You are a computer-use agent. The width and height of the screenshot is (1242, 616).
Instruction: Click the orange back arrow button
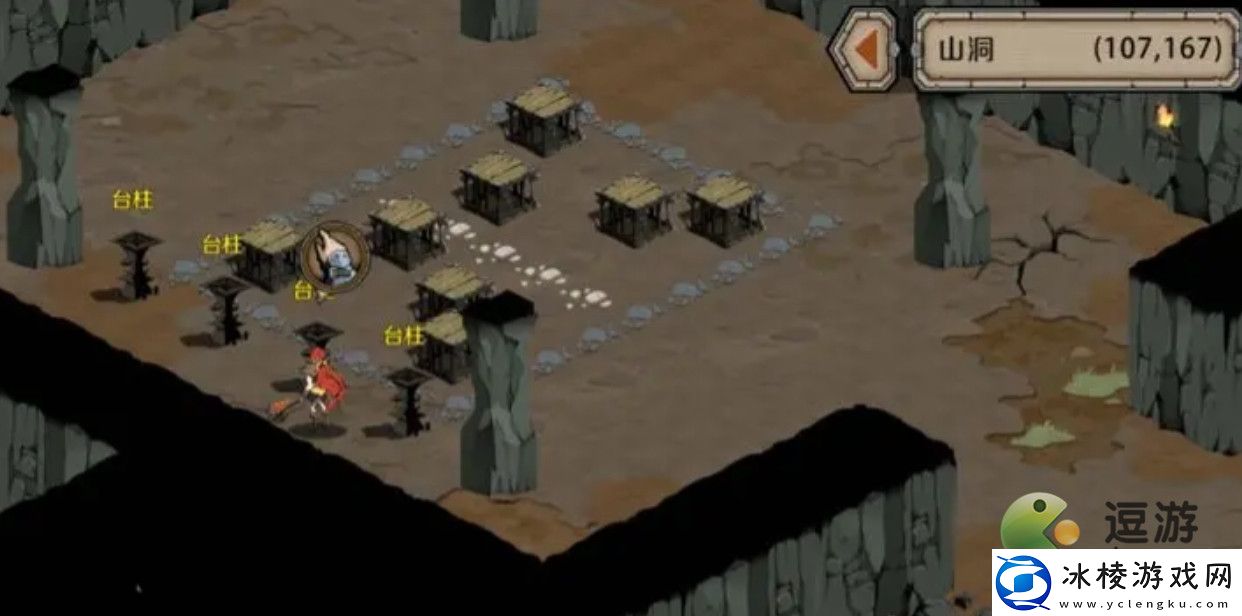point(866,48)
